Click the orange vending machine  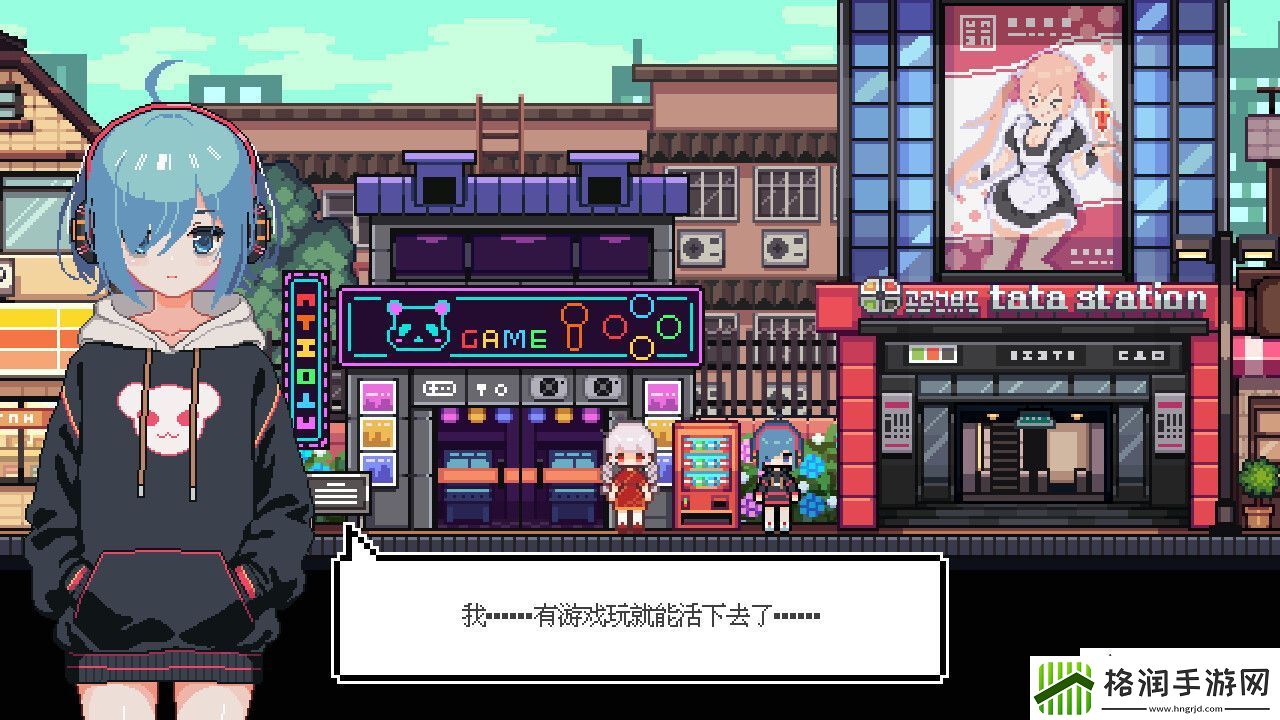point(705,475)
